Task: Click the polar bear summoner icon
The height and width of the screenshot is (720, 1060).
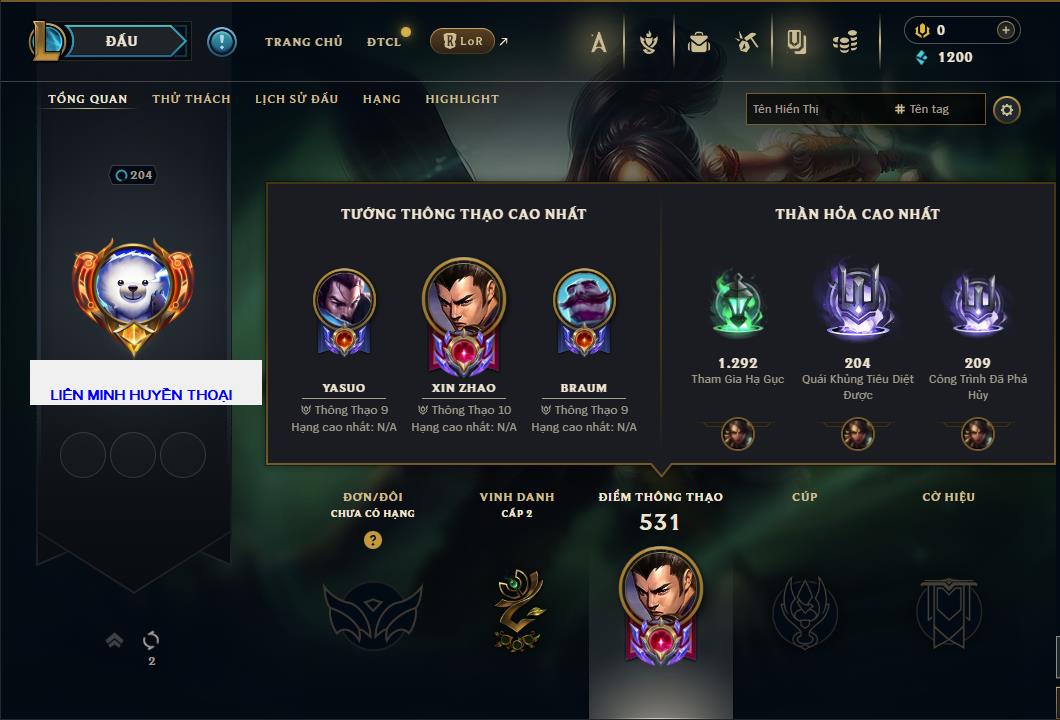Action: click(133, 290)
